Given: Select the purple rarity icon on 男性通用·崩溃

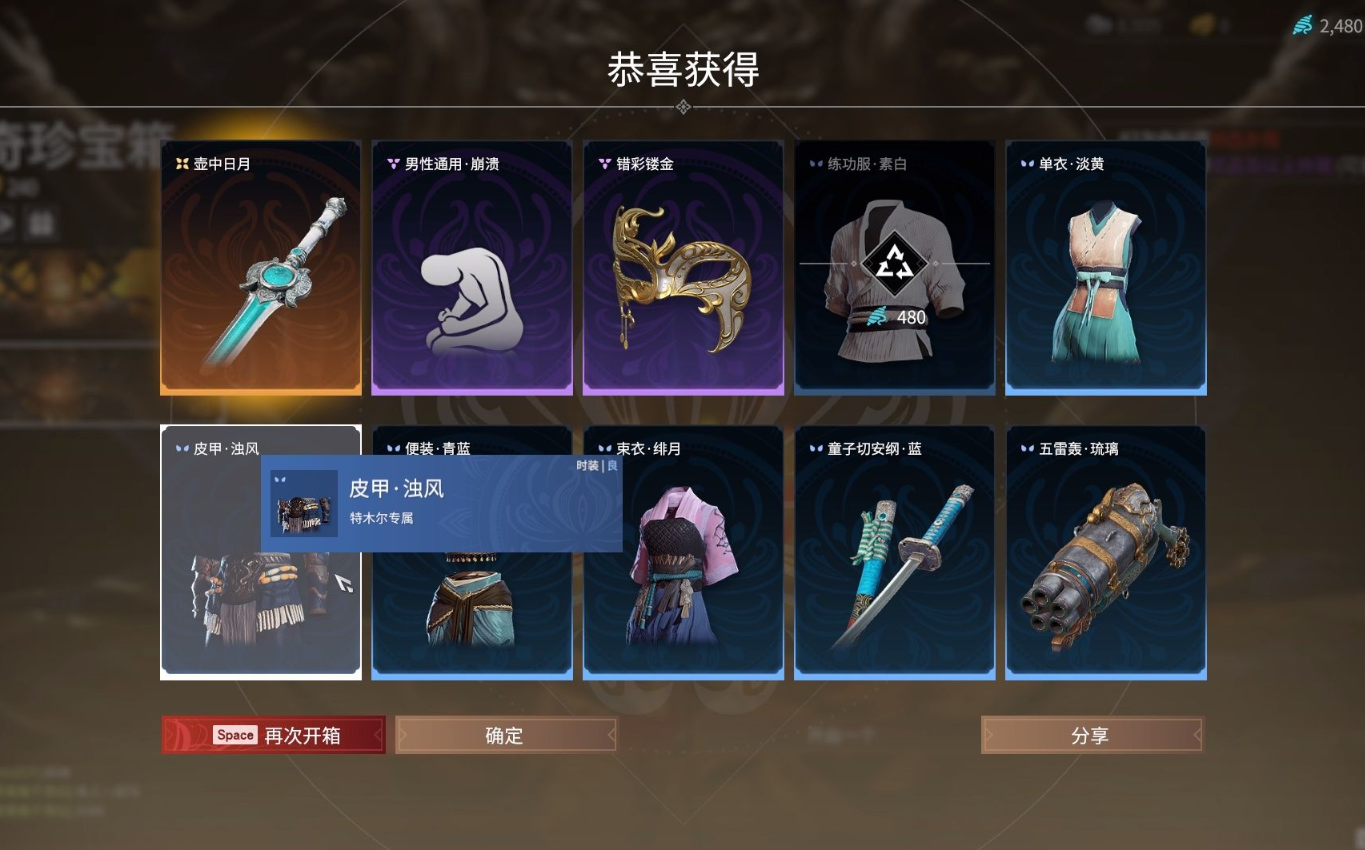Looking at the screenshot, I should 391,164.
